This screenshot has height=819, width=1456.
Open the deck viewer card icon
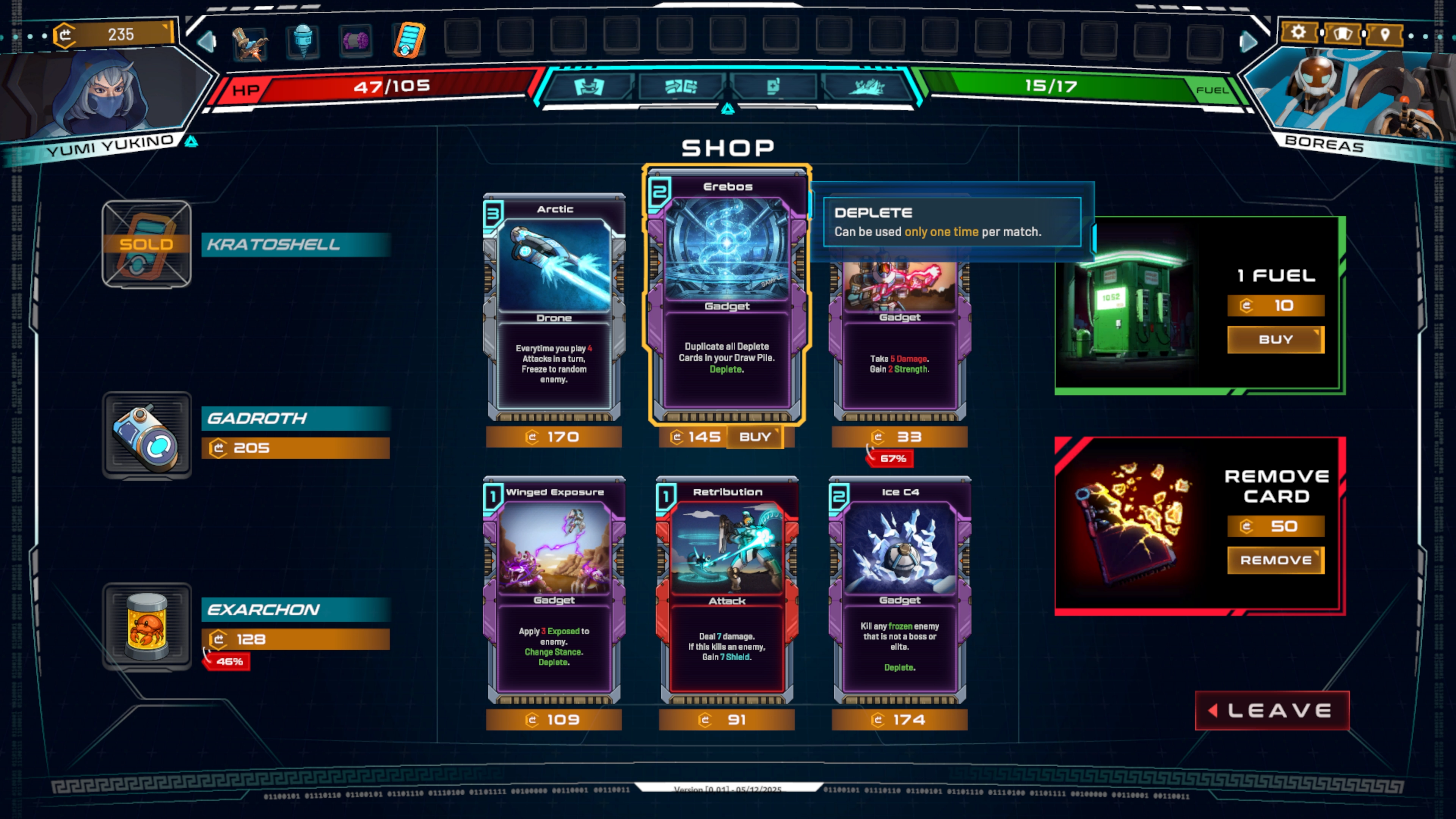tap(1342, 33)
